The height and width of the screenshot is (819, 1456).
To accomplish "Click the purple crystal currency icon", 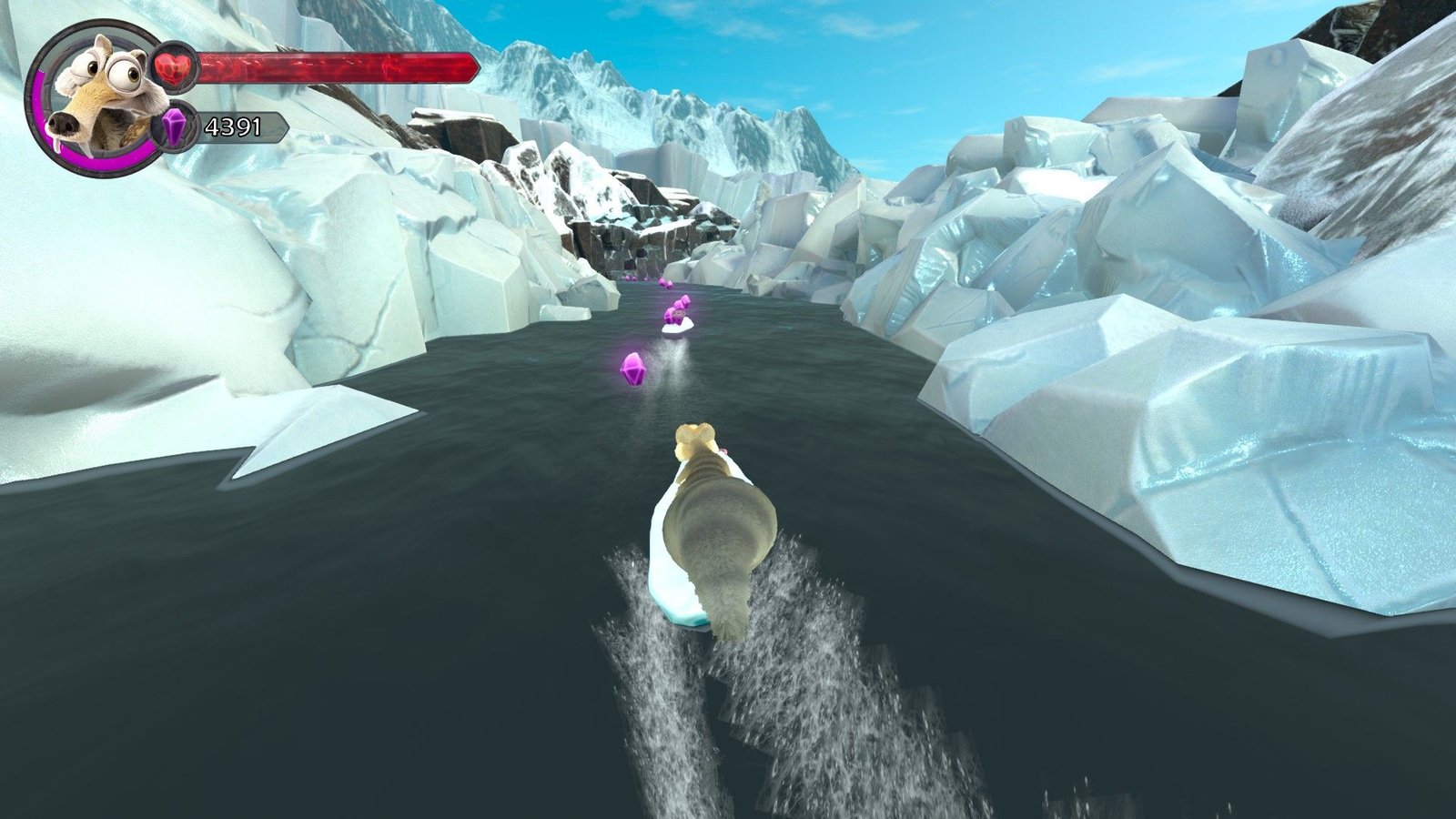I will click(176, 127).
